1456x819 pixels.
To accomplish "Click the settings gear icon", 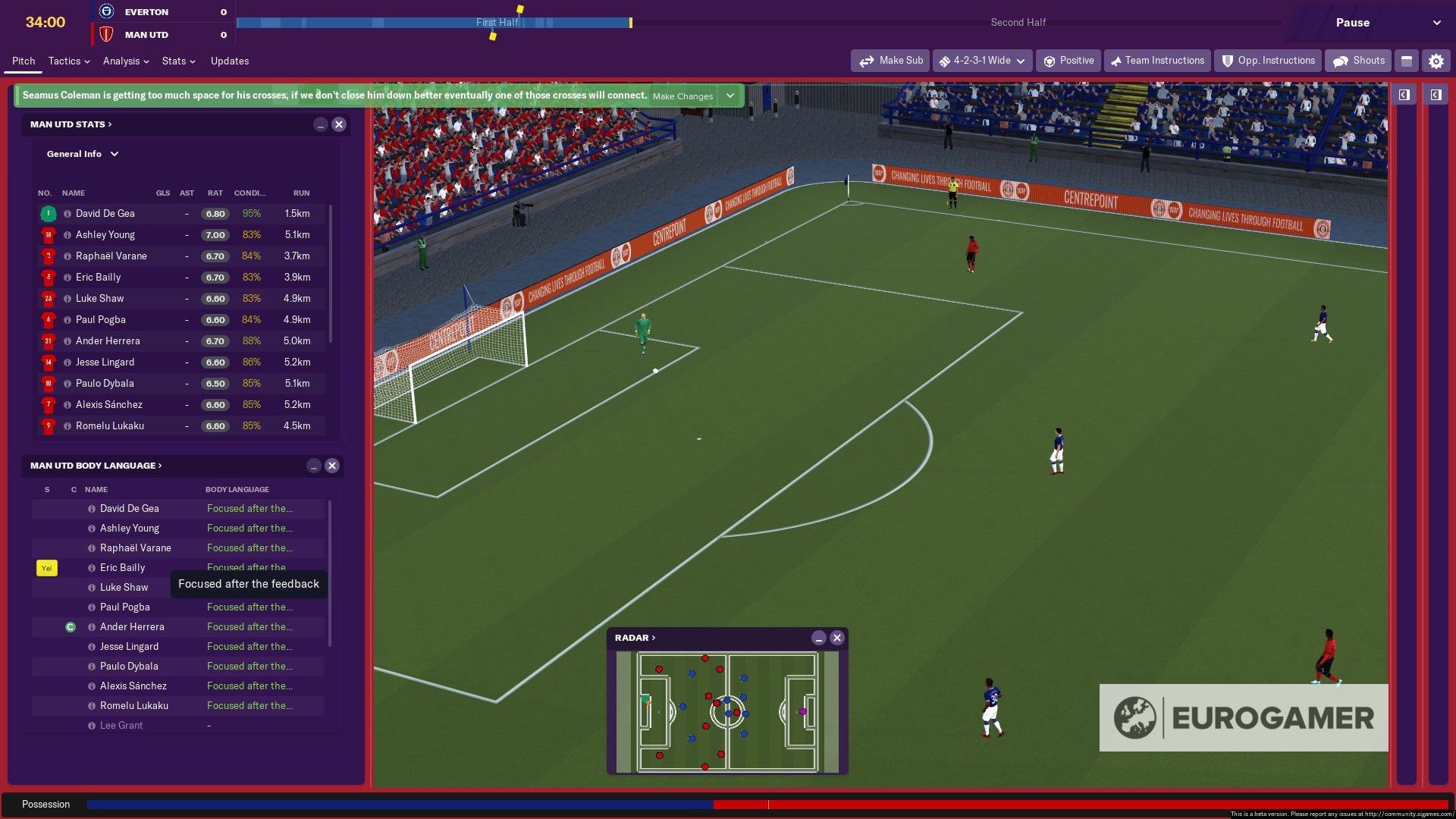I will click(x=1436, y=61).
